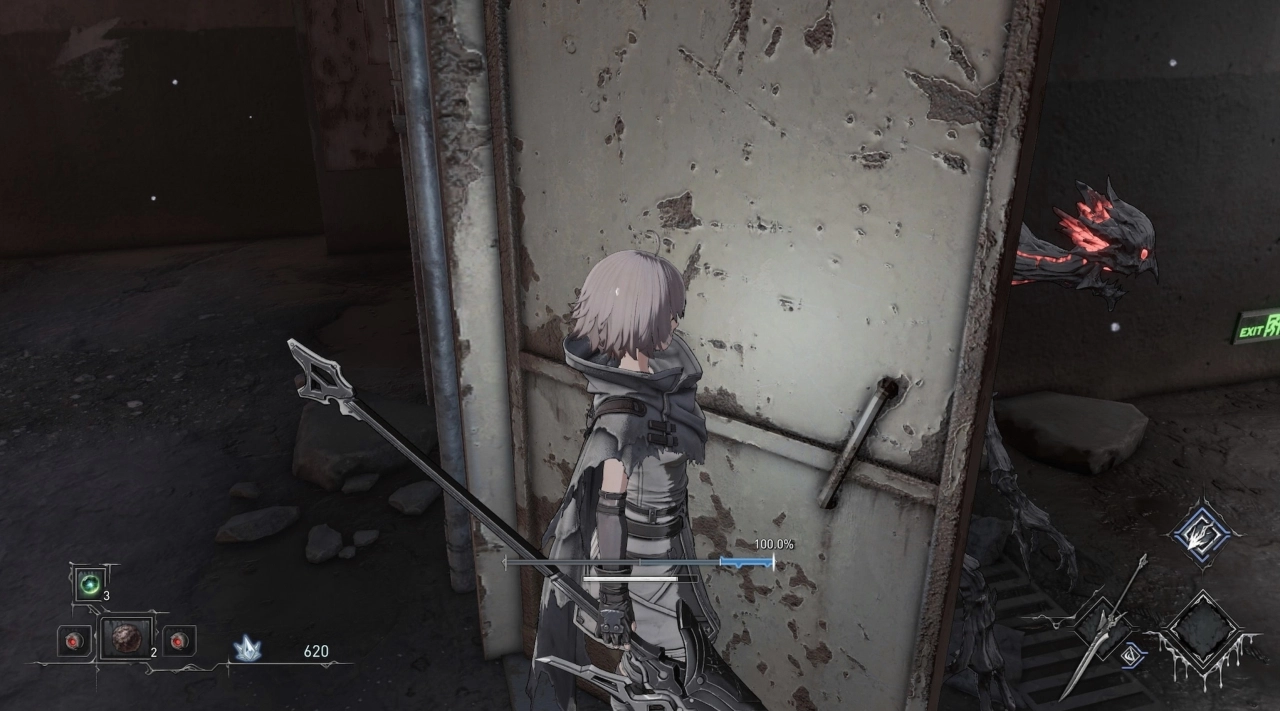1280x711 pixels.
Task: Click the white Haze crystal icon
Action: pyautogui.click(x=247, y=650)
